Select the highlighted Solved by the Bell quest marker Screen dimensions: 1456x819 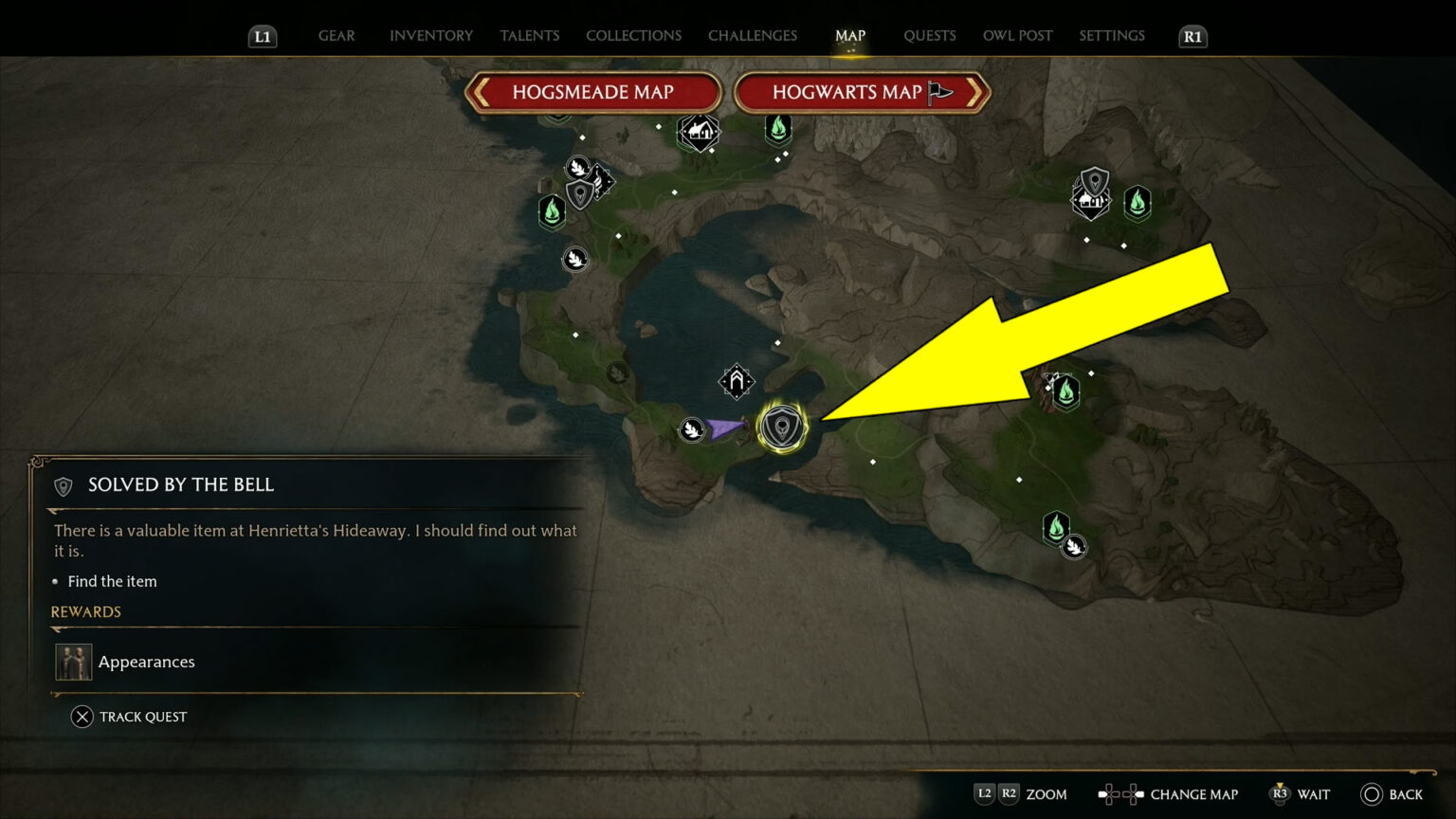(780, 426)
